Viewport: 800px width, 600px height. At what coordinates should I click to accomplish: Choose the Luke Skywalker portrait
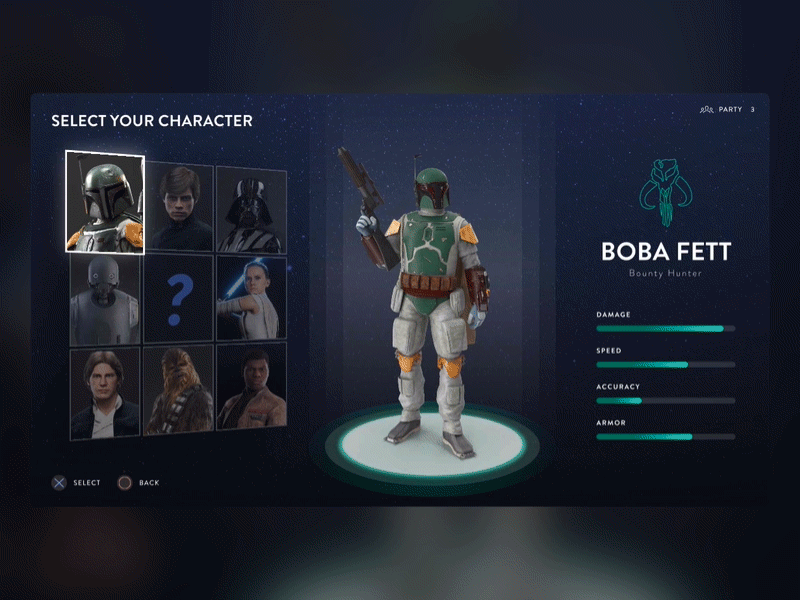[178, 208]
